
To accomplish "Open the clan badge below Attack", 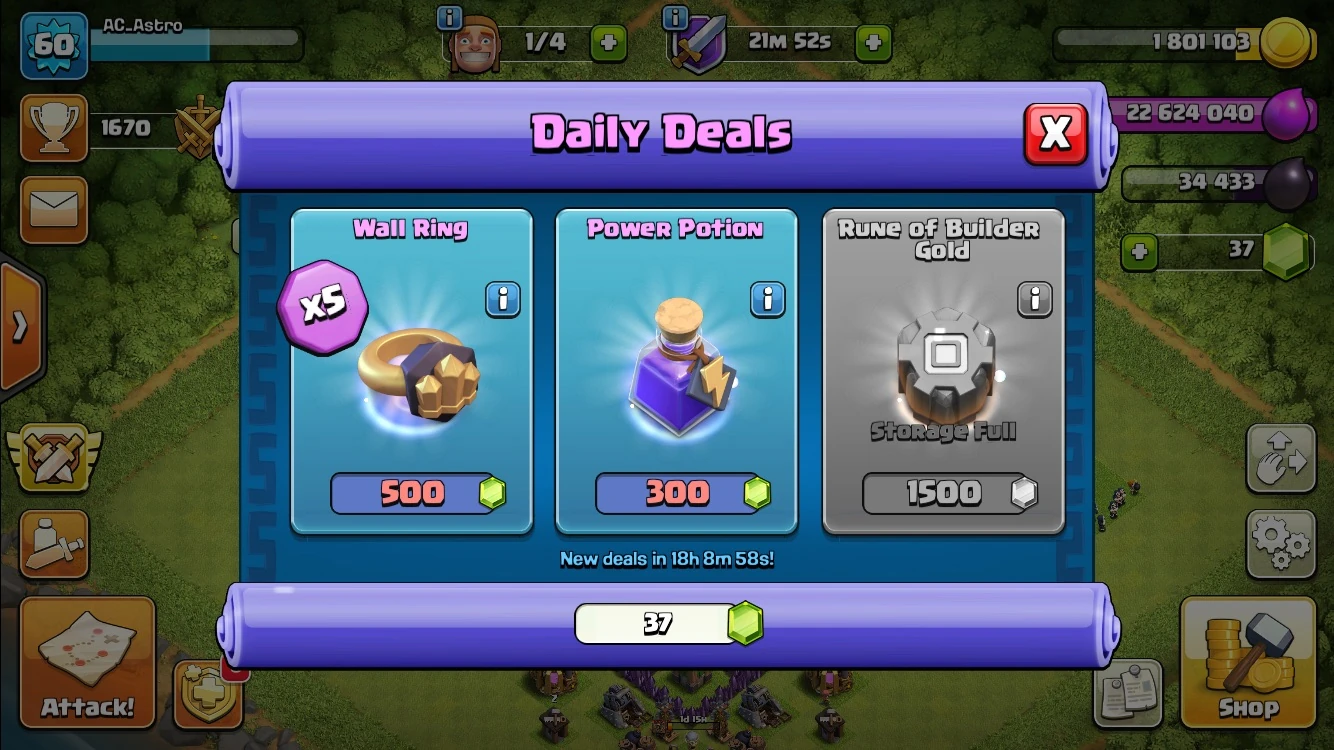I will coord(207,693).
